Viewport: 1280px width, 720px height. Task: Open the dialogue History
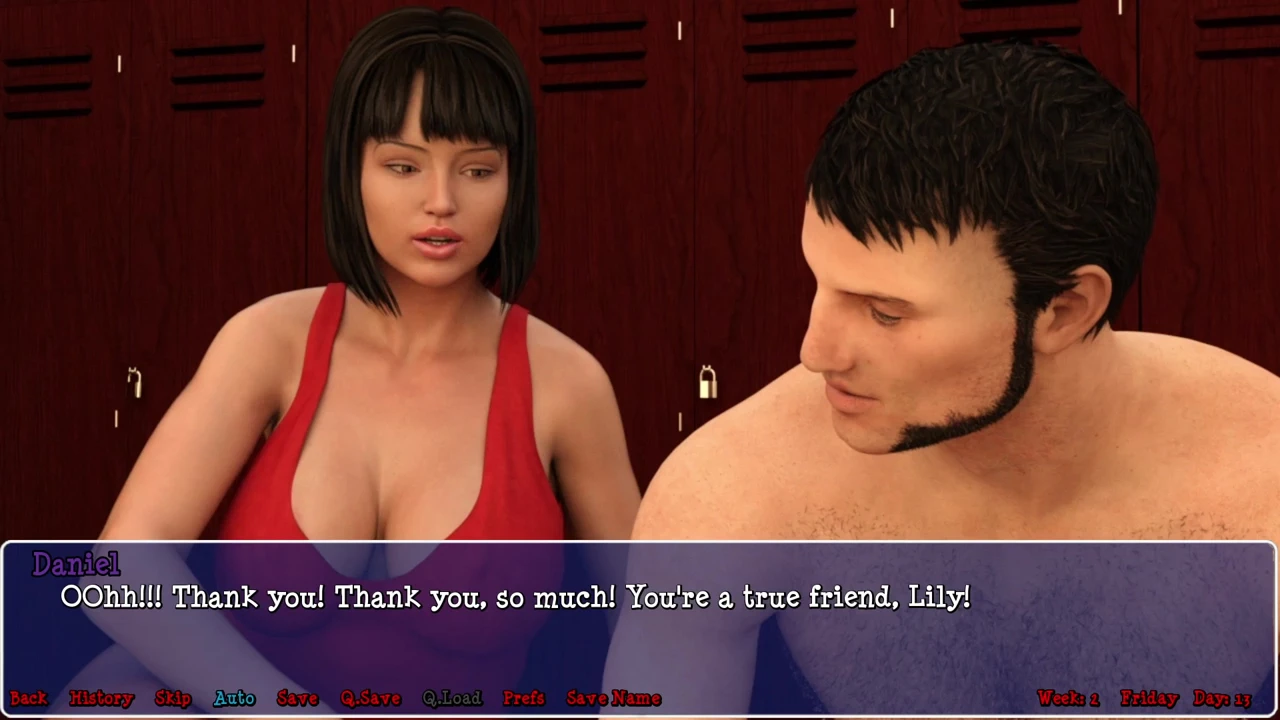pyautogui.click(x=101, y=698)
